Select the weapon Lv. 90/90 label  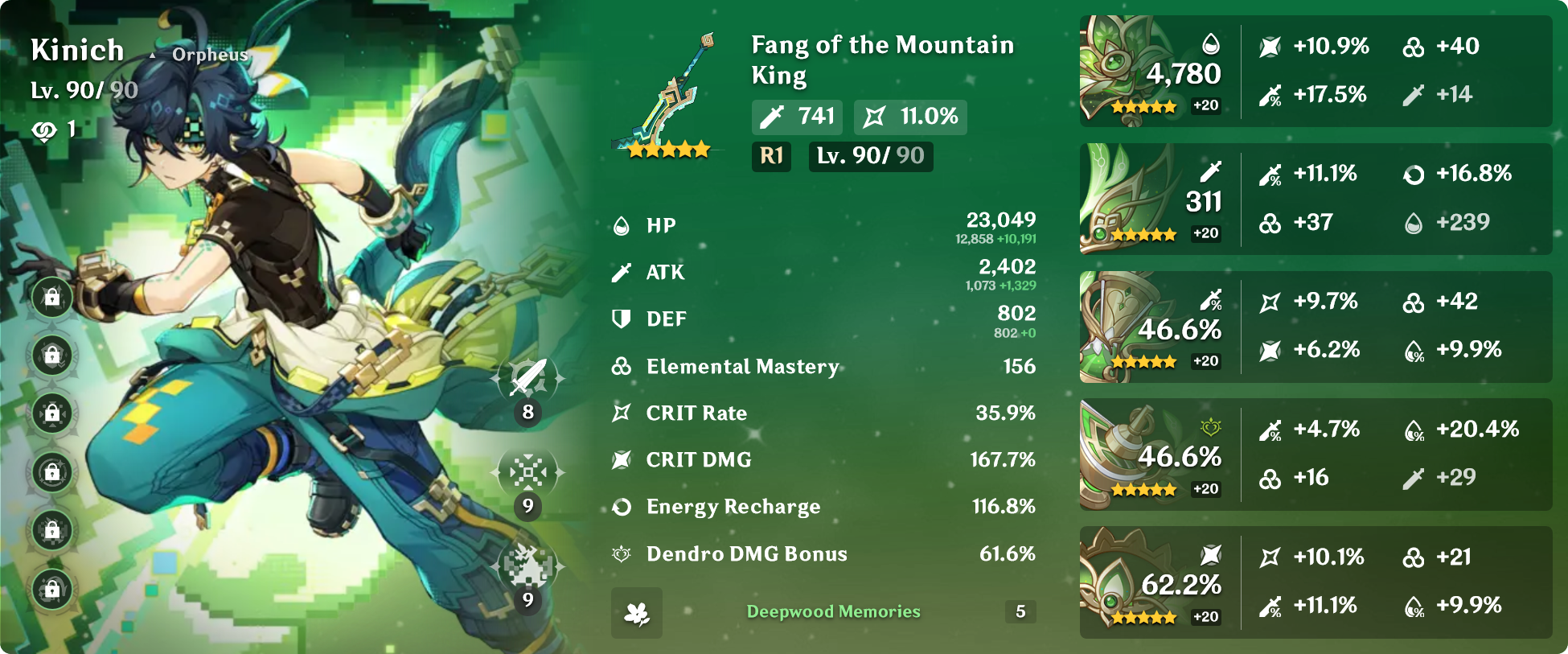(870, 158)
